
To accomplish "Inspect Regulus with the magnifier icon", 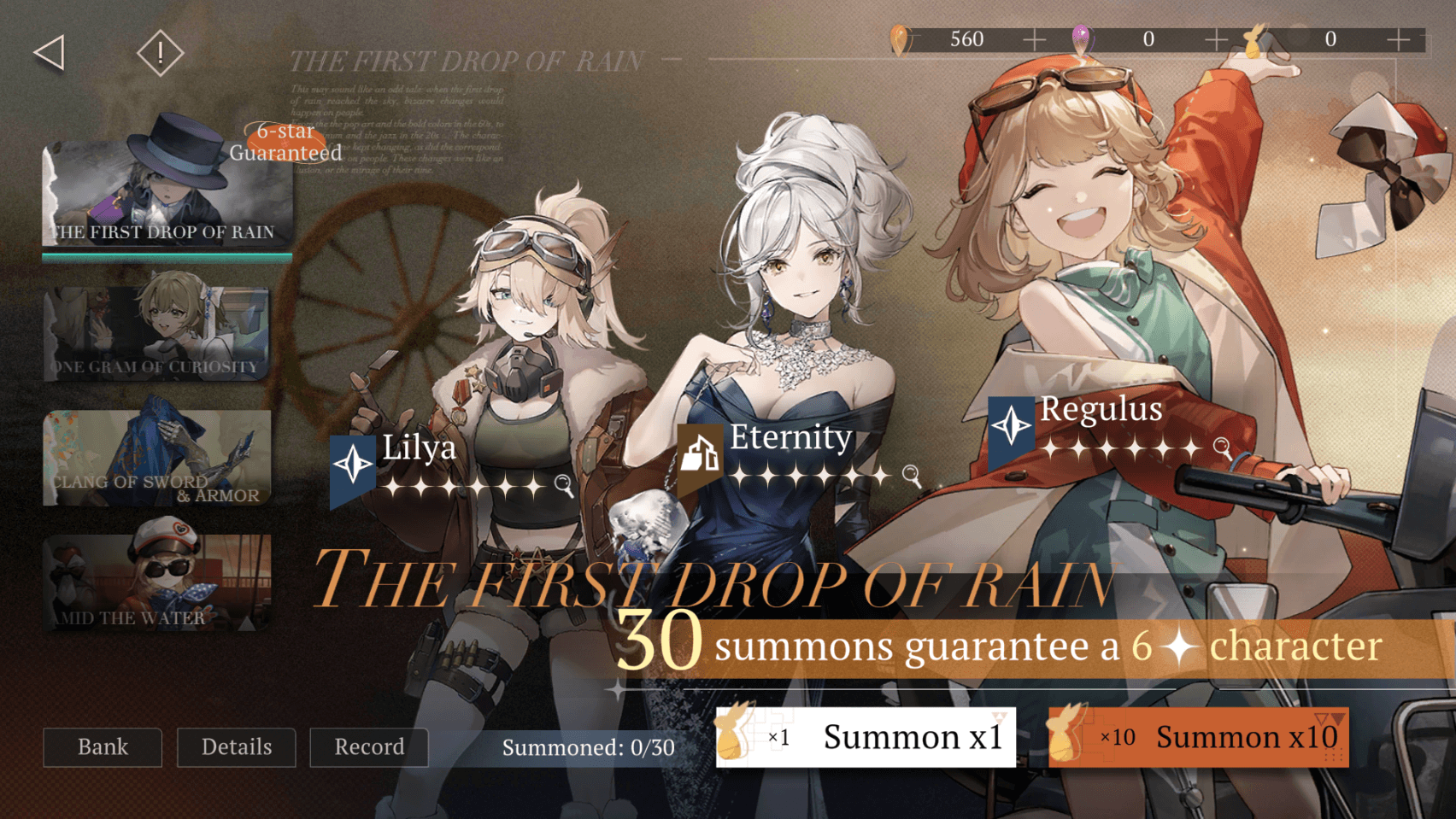I will click(1222, 447).
